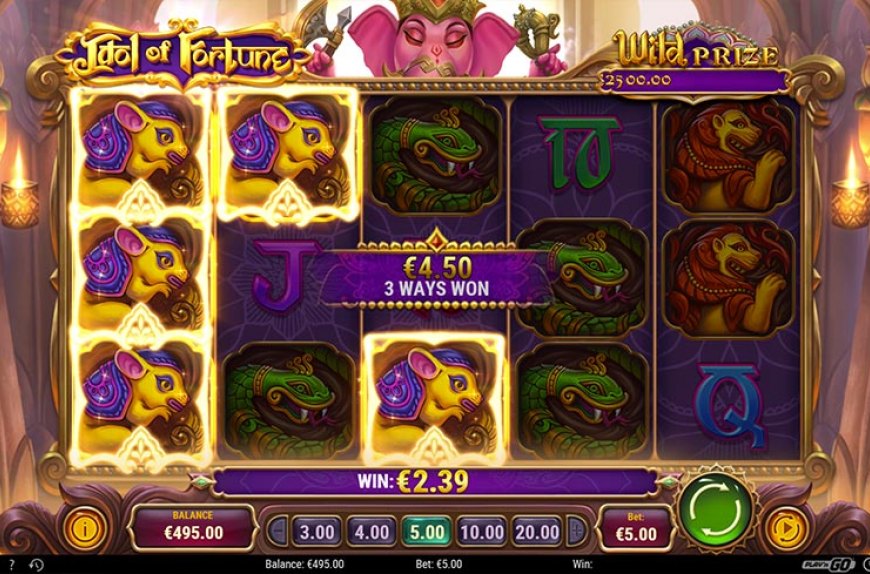
Task: Select the 3.00 bet amount
Action: pos(317,531)
